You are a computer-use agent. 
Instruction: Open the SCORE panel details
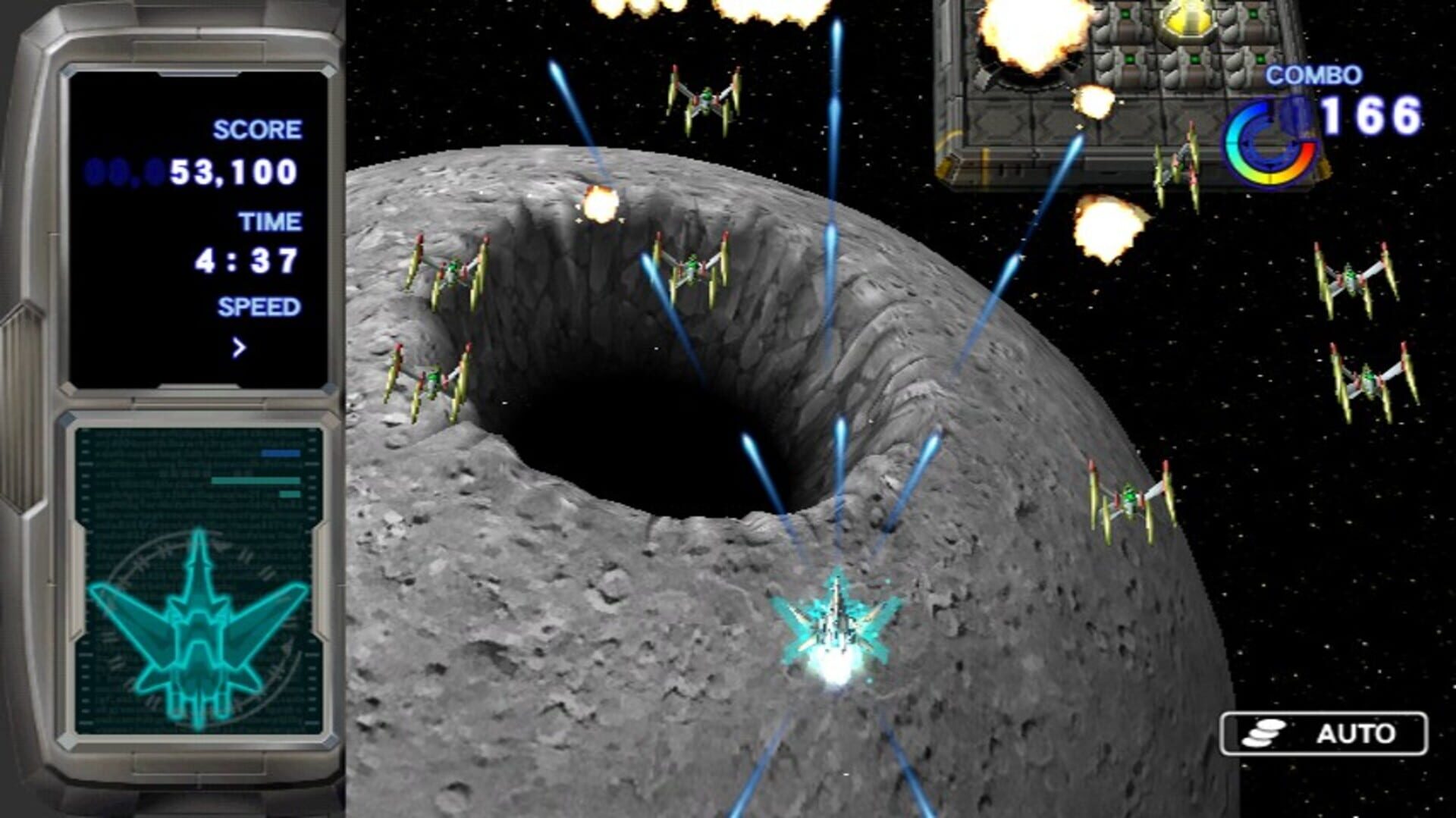coord(256,129)
